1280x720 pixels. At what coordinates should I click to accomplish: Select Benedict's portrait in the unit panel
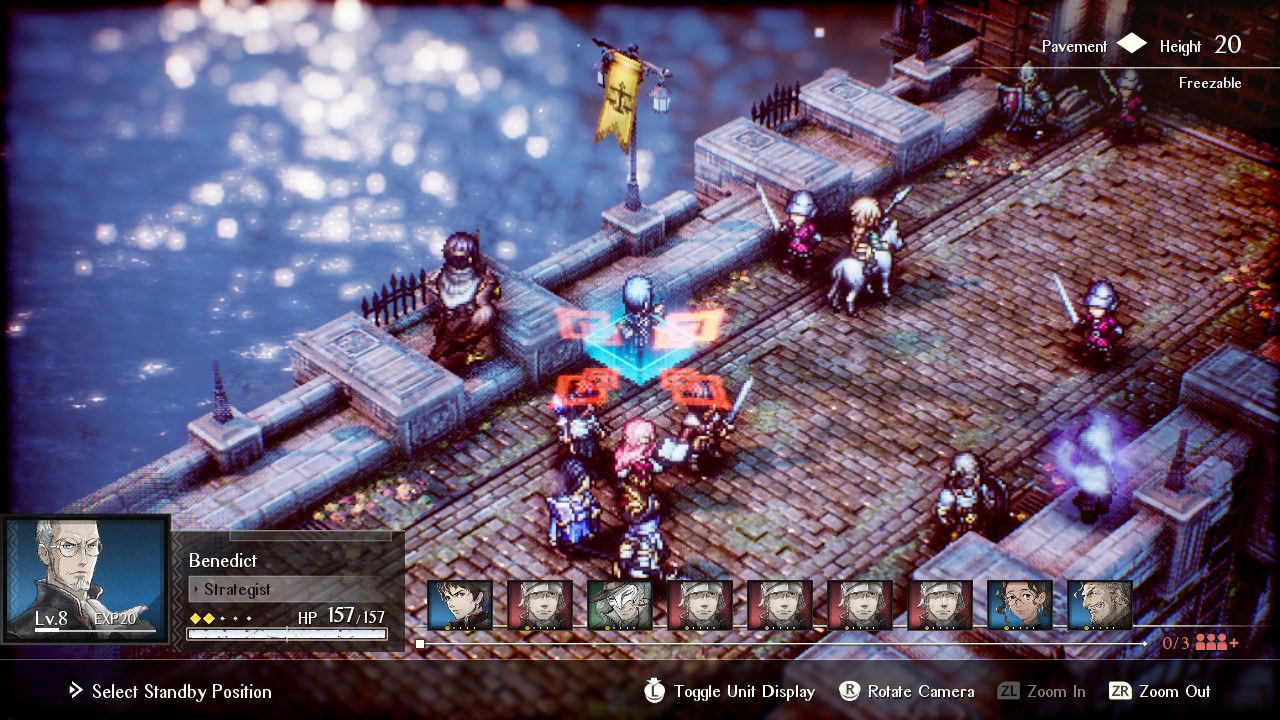click(x=86, y=577)
